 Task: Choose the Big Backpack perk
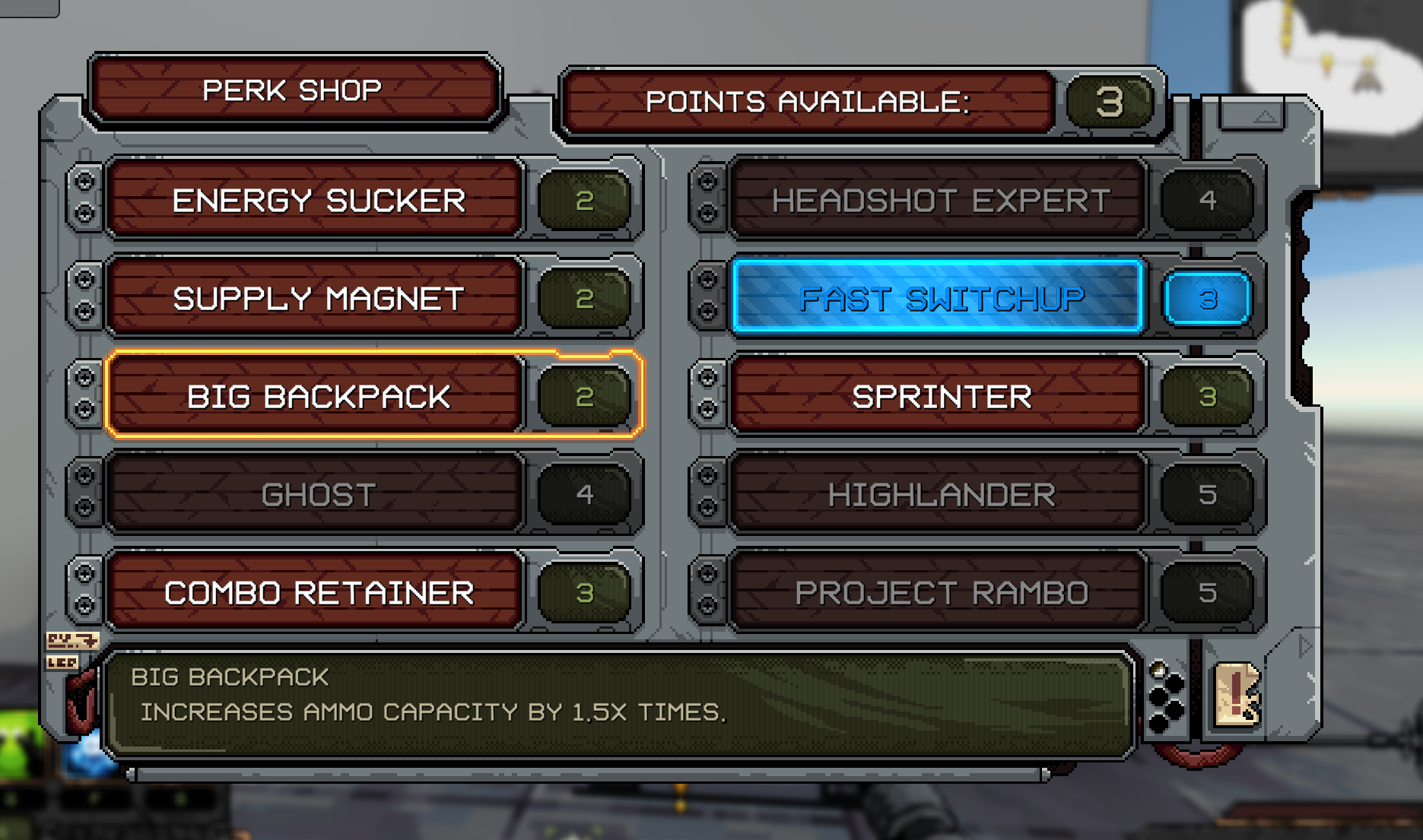point(317,396)
